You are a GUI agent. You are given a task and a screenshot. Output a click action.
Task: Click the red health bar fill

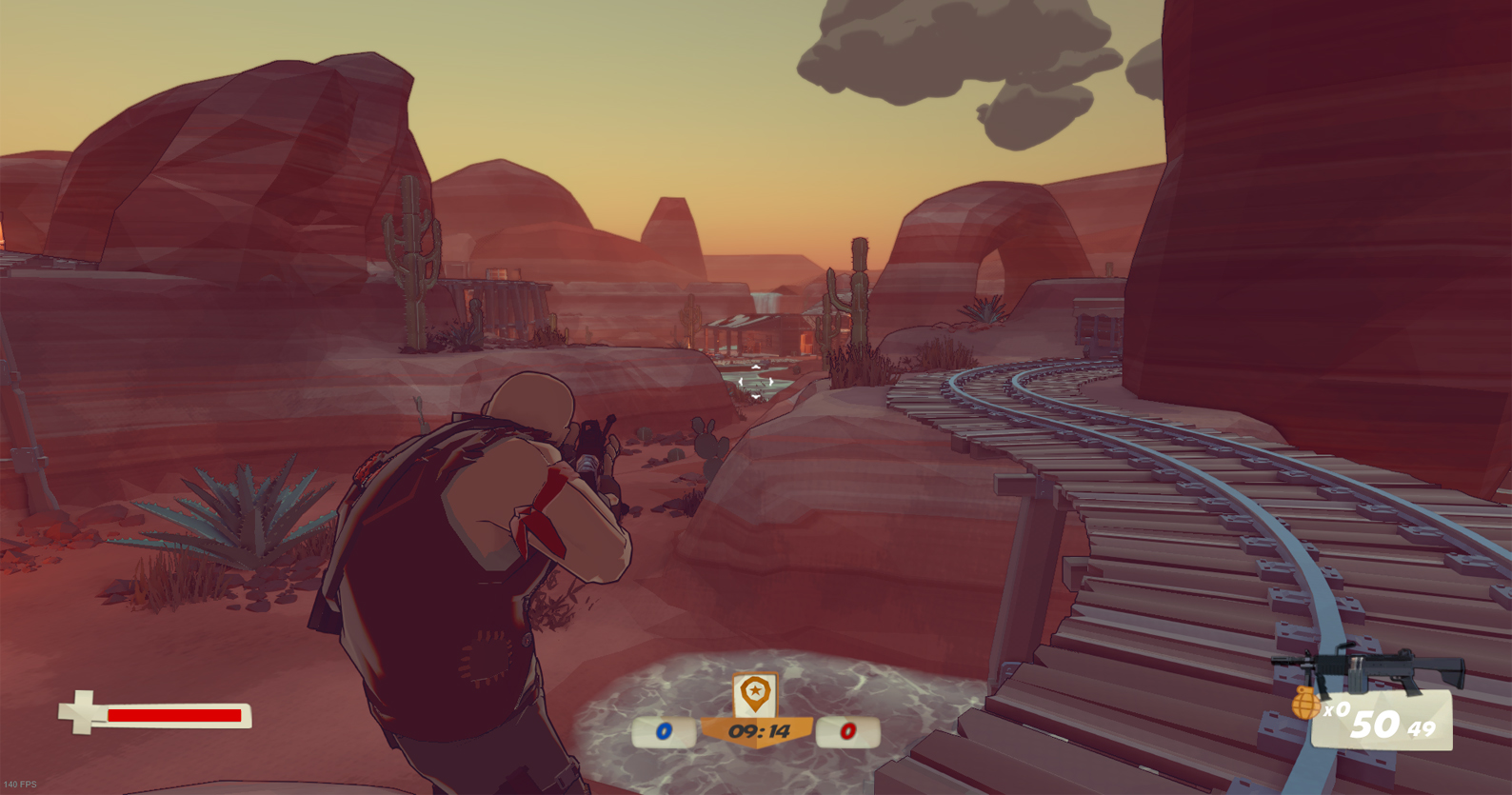(x=174, y=714)
